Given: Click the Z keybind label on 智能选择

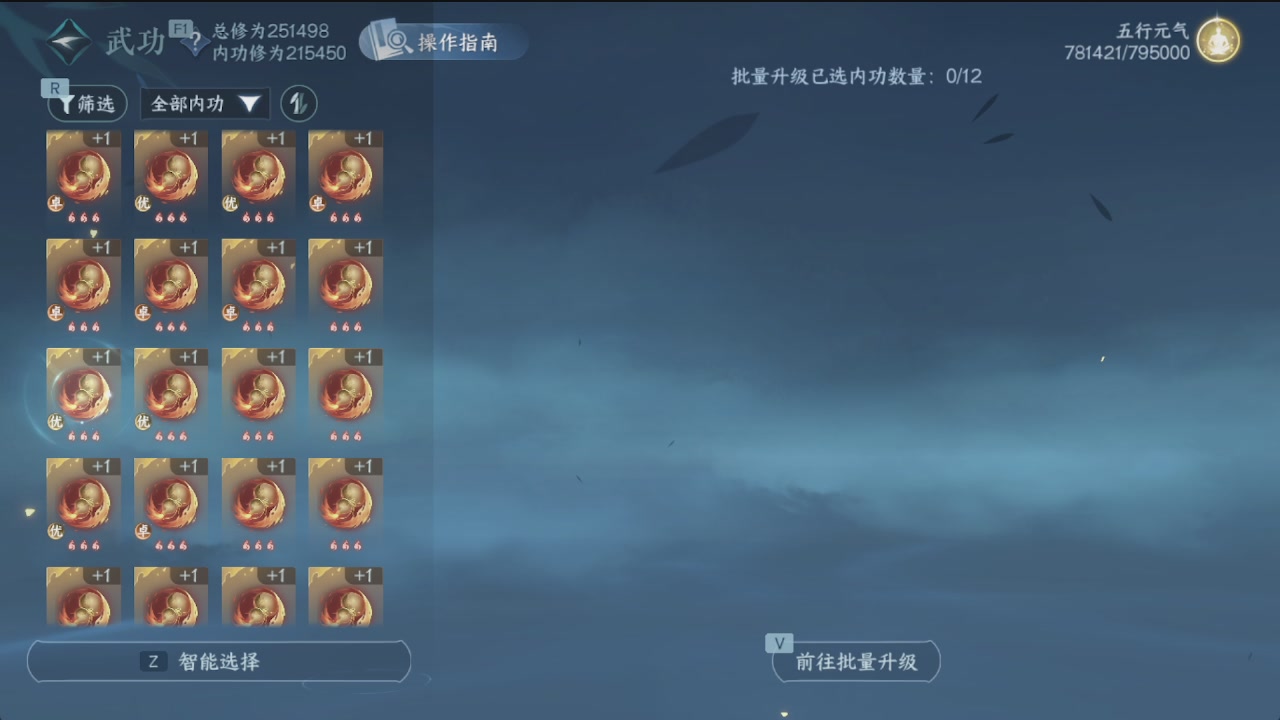Looking at the screenshot, I should click(152, 661).
